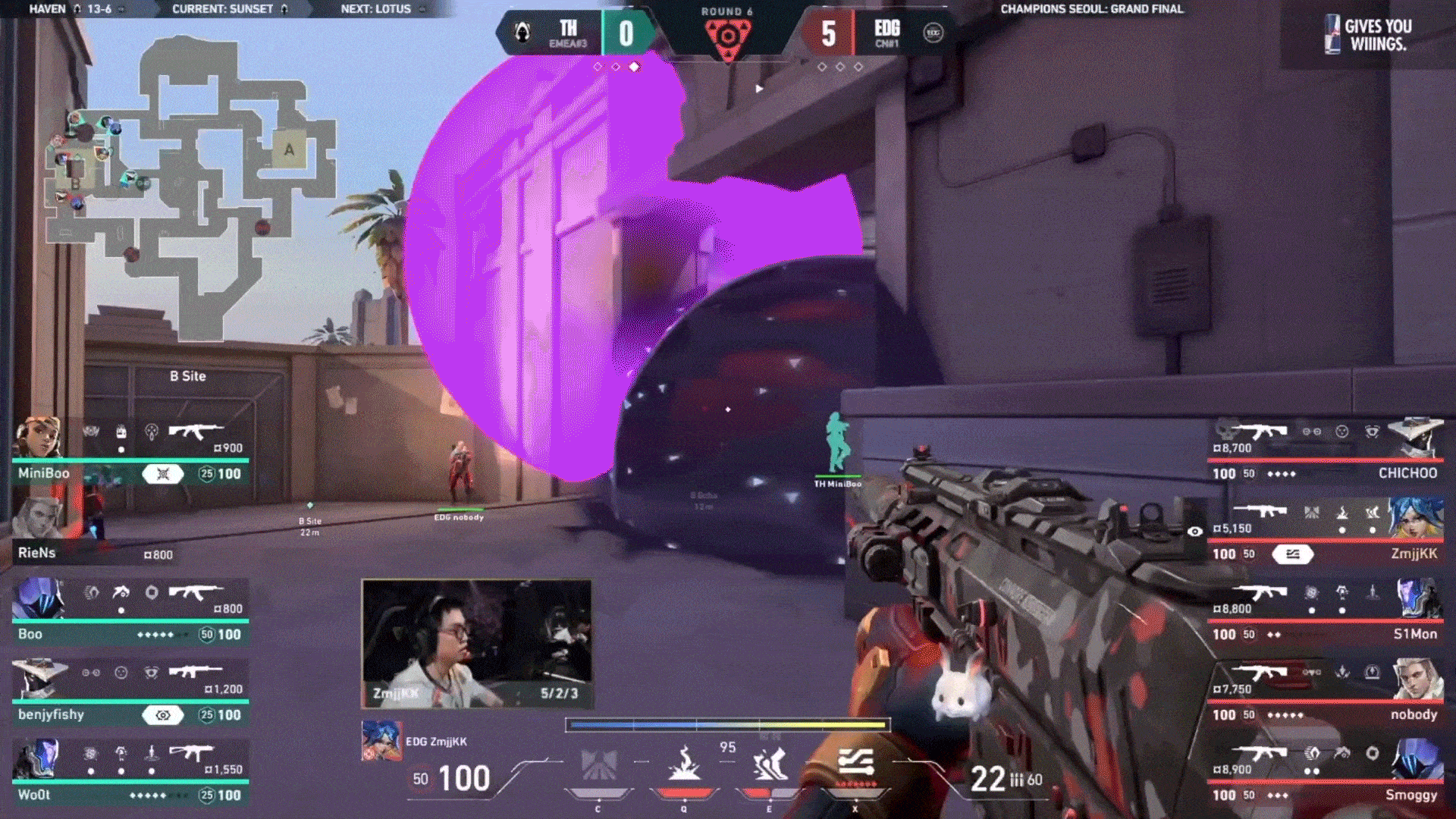Select CHICHOO's player row
The height and width of the screenshot is (819, 1456).
coord(1326,453)
